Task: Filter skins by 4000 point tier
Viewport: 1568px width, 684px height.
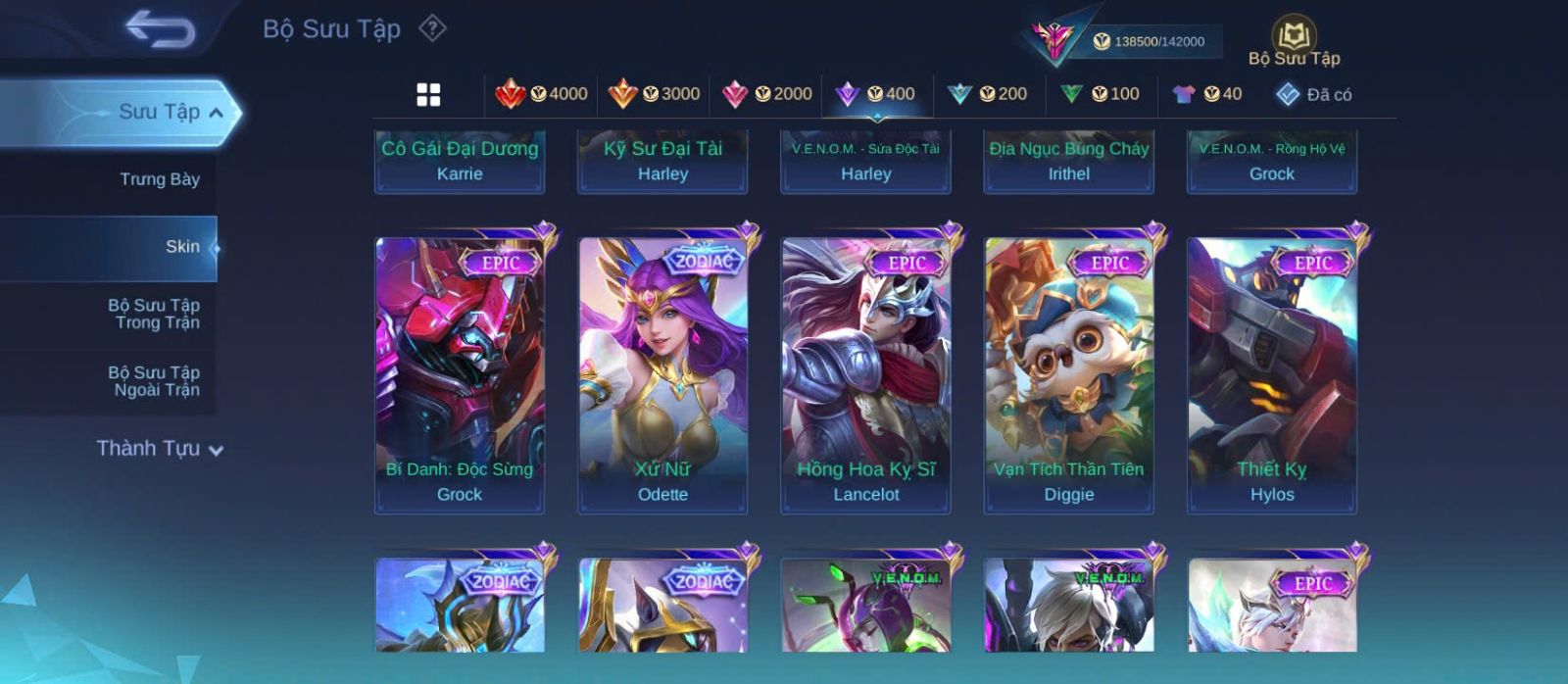Action: point(541,94)
